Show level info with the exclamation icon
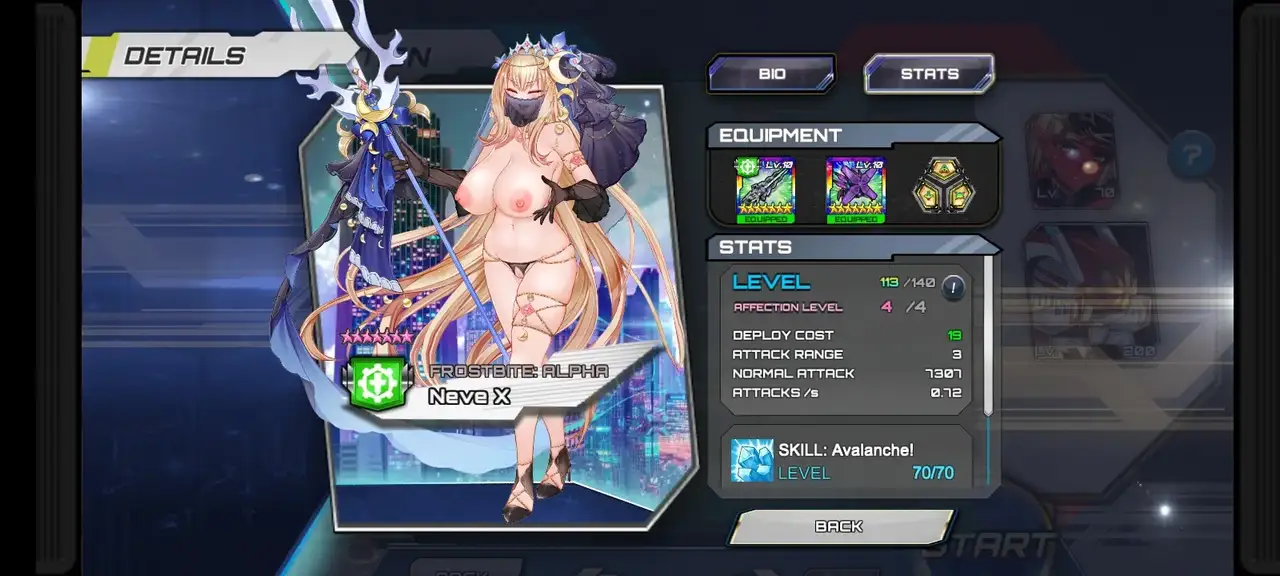The image size is (1280, 576). point(953,287)
